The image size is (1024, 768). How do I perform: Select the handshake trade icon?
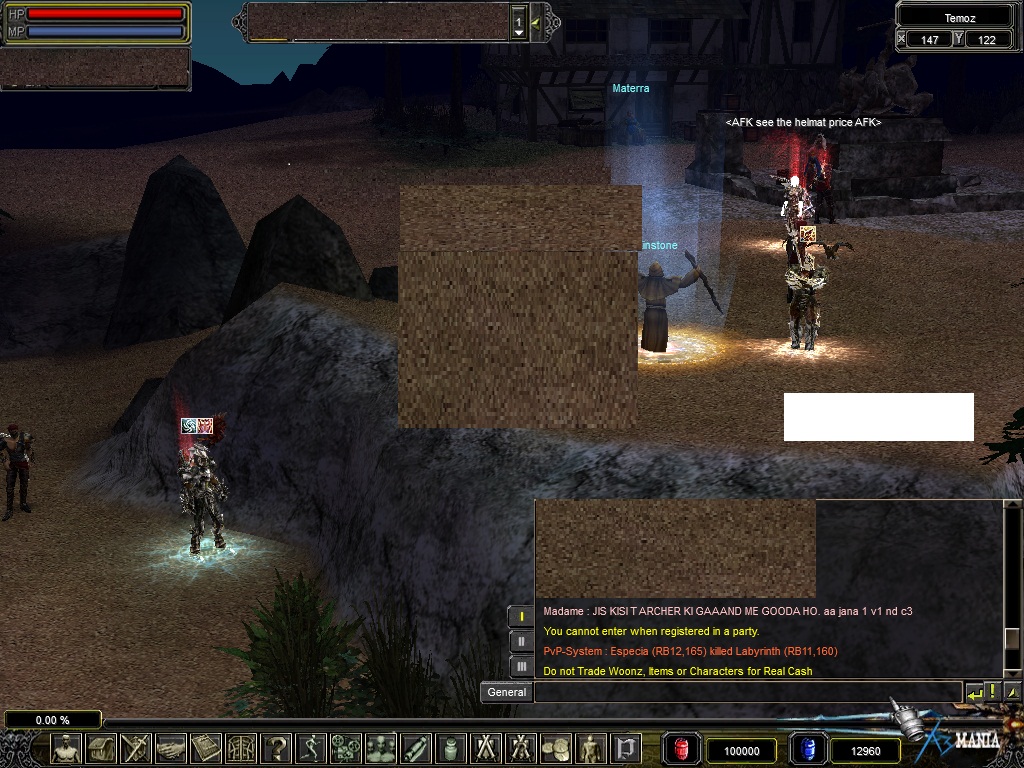[x=170, y=748]
